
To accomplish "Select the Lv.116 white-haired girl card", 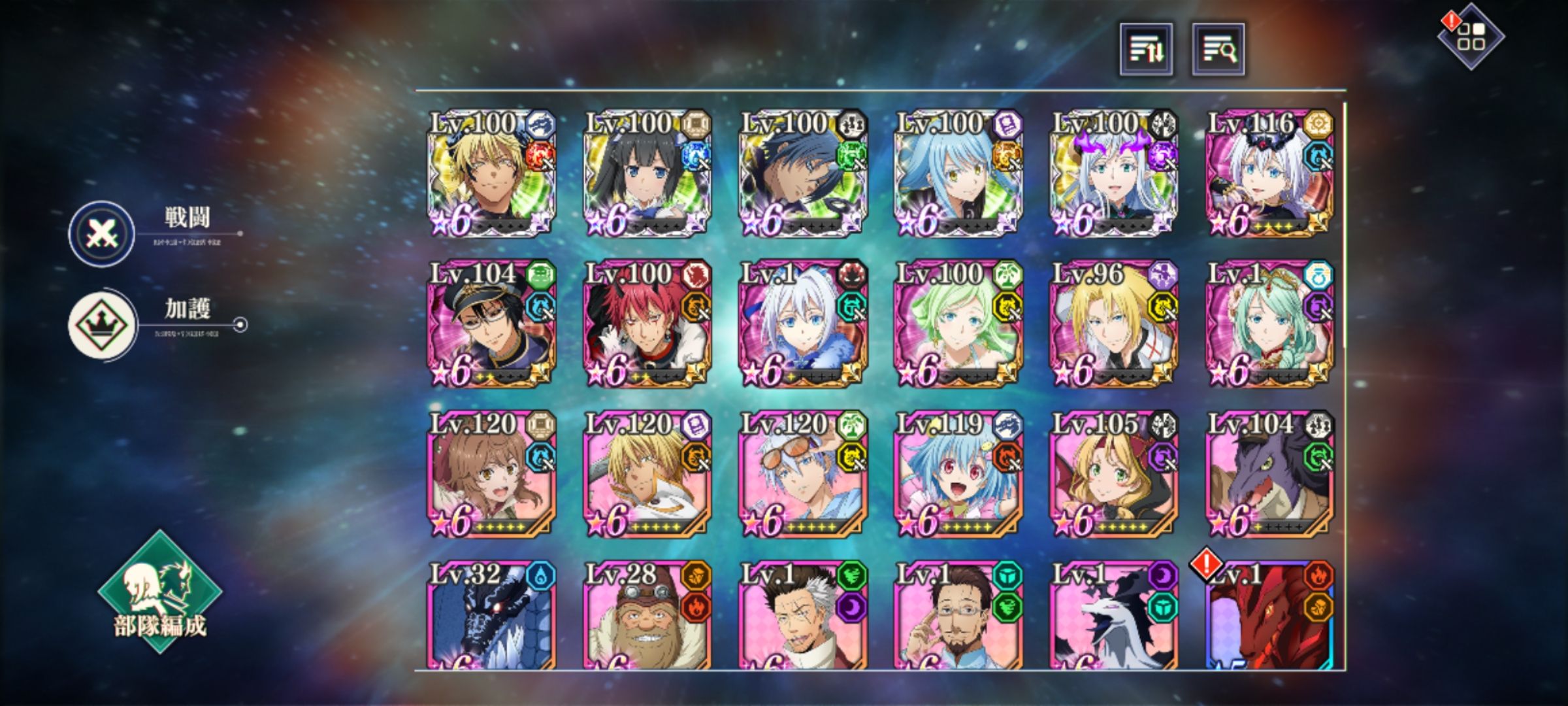I will coord(1269,173).
